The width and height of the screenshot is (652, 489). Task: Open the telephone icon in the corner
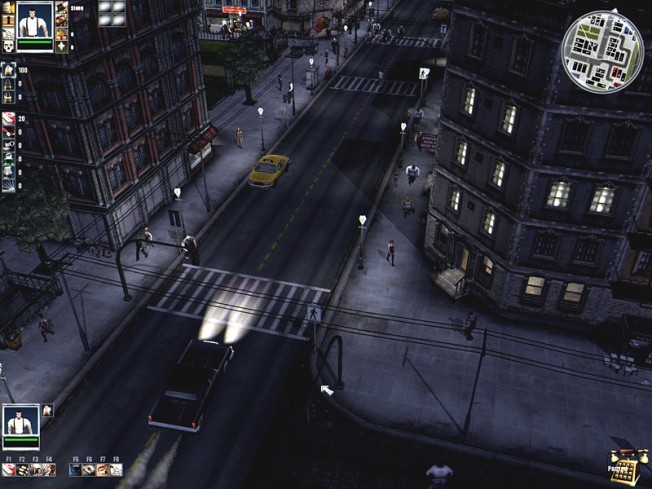pos(625,467)
